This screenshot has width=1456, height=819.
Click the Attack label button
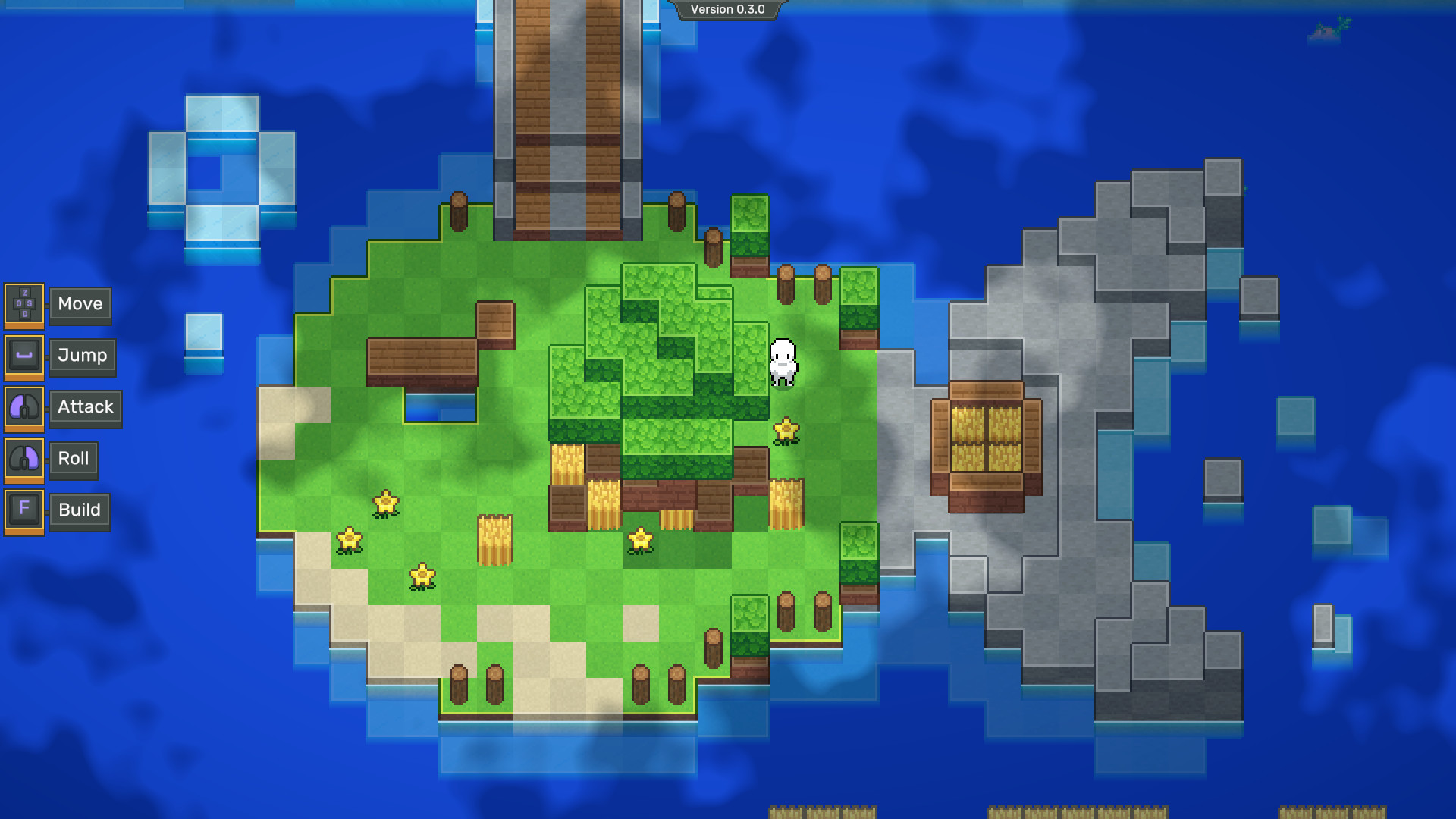coord(85,407)
